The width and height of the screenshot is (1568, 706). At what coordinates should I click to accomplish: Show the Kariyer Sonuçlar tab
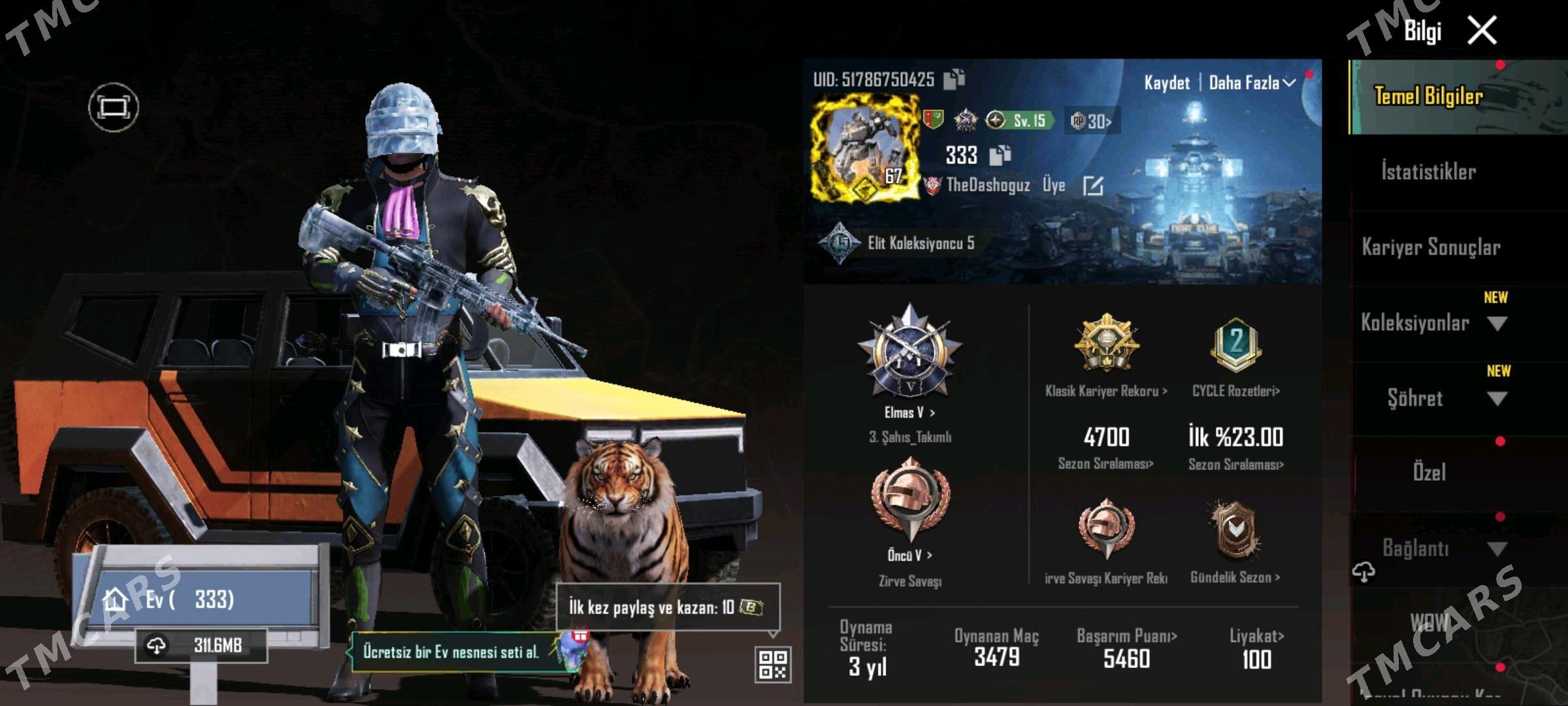click(x=1431, y=247)
